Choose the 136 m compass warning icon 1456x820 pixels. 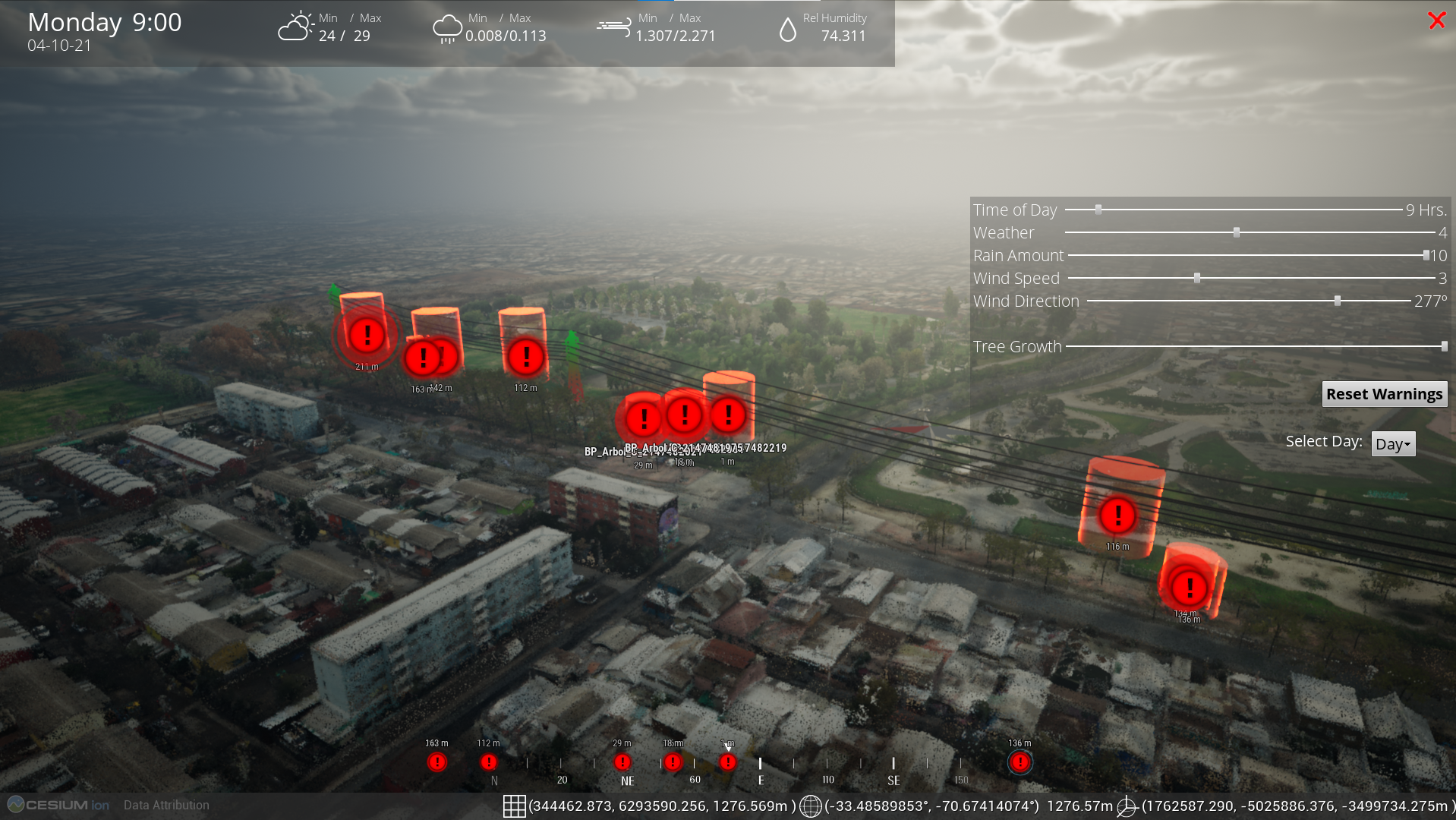(1020, 762)
